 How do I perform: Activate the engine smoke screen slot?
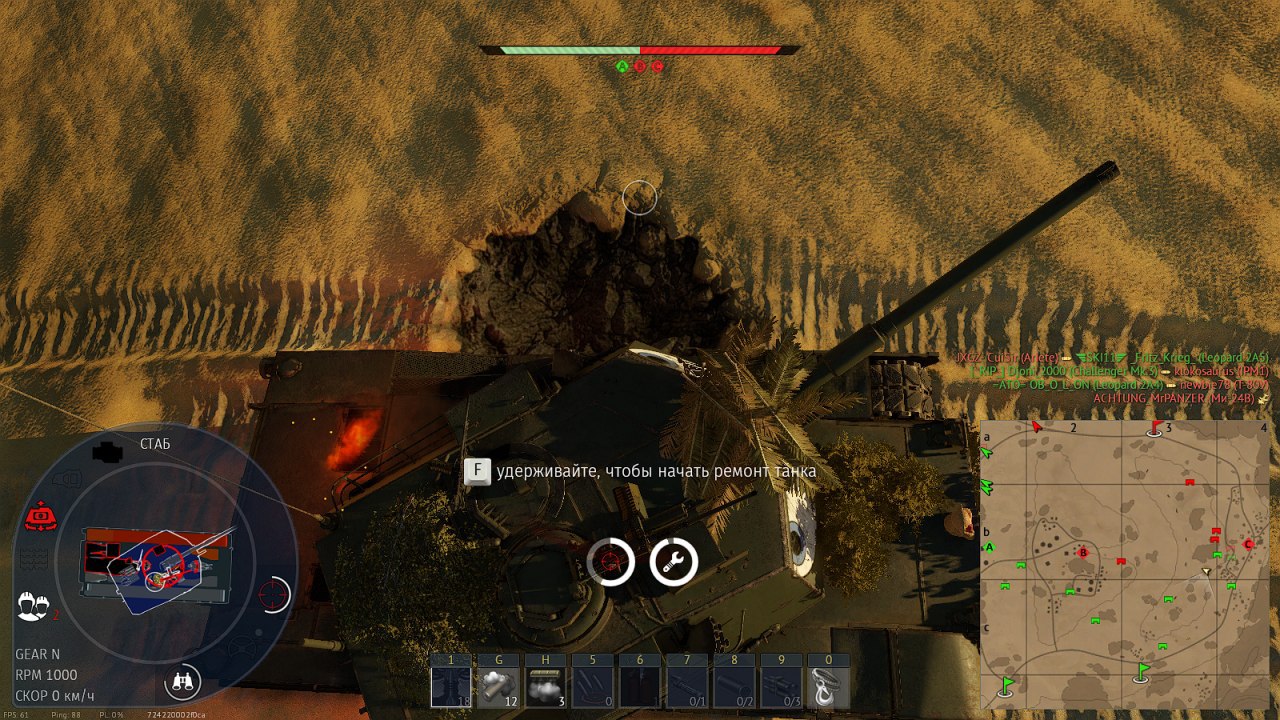(x=545, y=687)
